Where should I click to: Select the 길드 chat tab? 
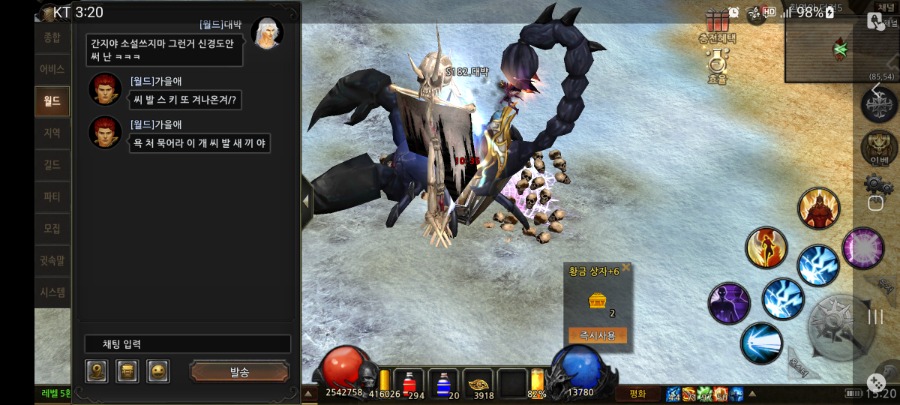[x=52, y=165]
